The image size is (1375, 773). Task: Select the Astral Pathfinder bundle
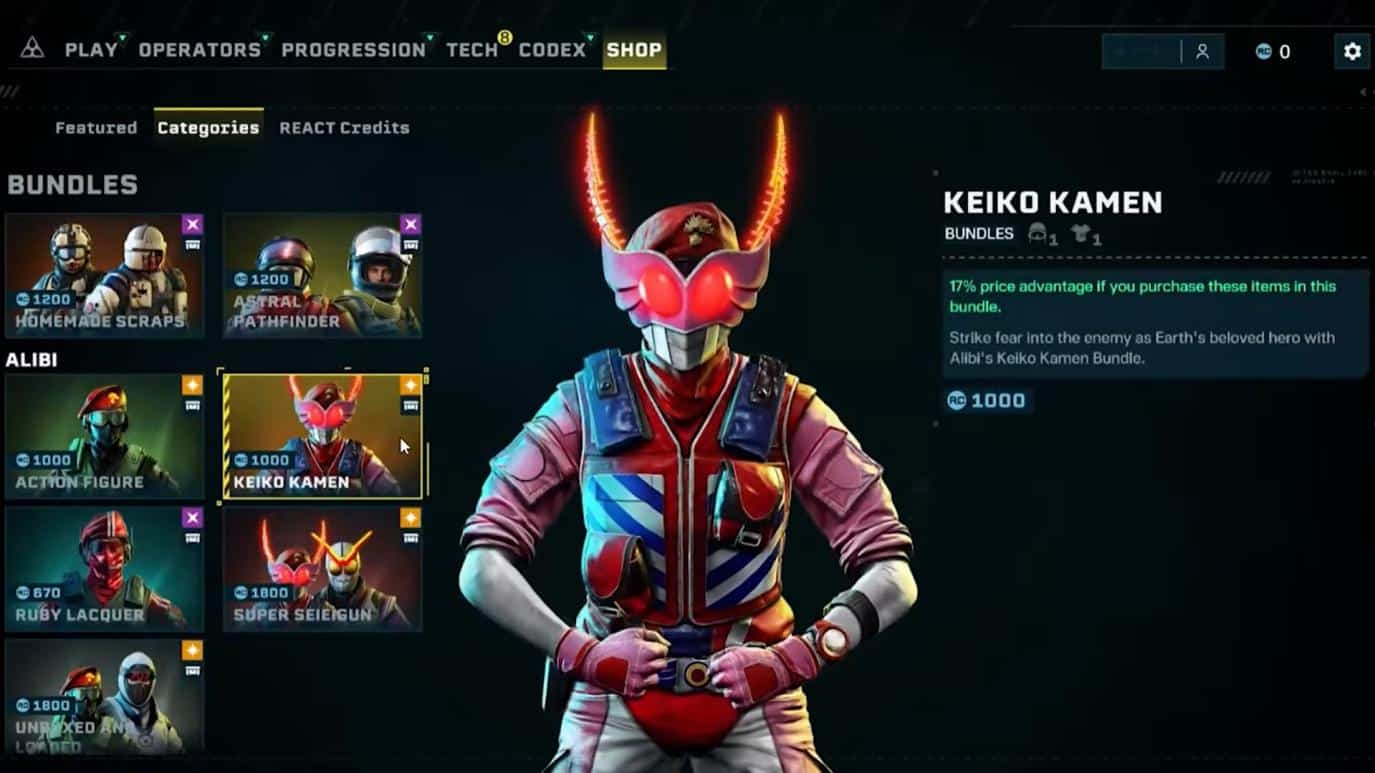(x=322, y=275)
